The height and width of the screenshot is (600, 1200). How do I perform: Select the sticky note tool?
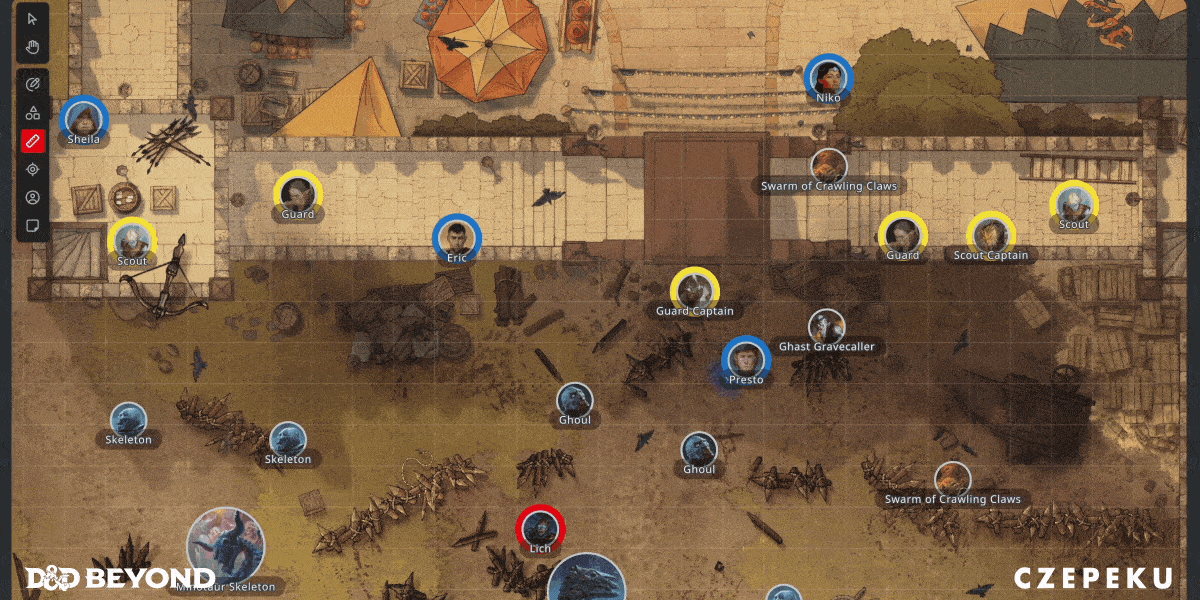(32, 225)
